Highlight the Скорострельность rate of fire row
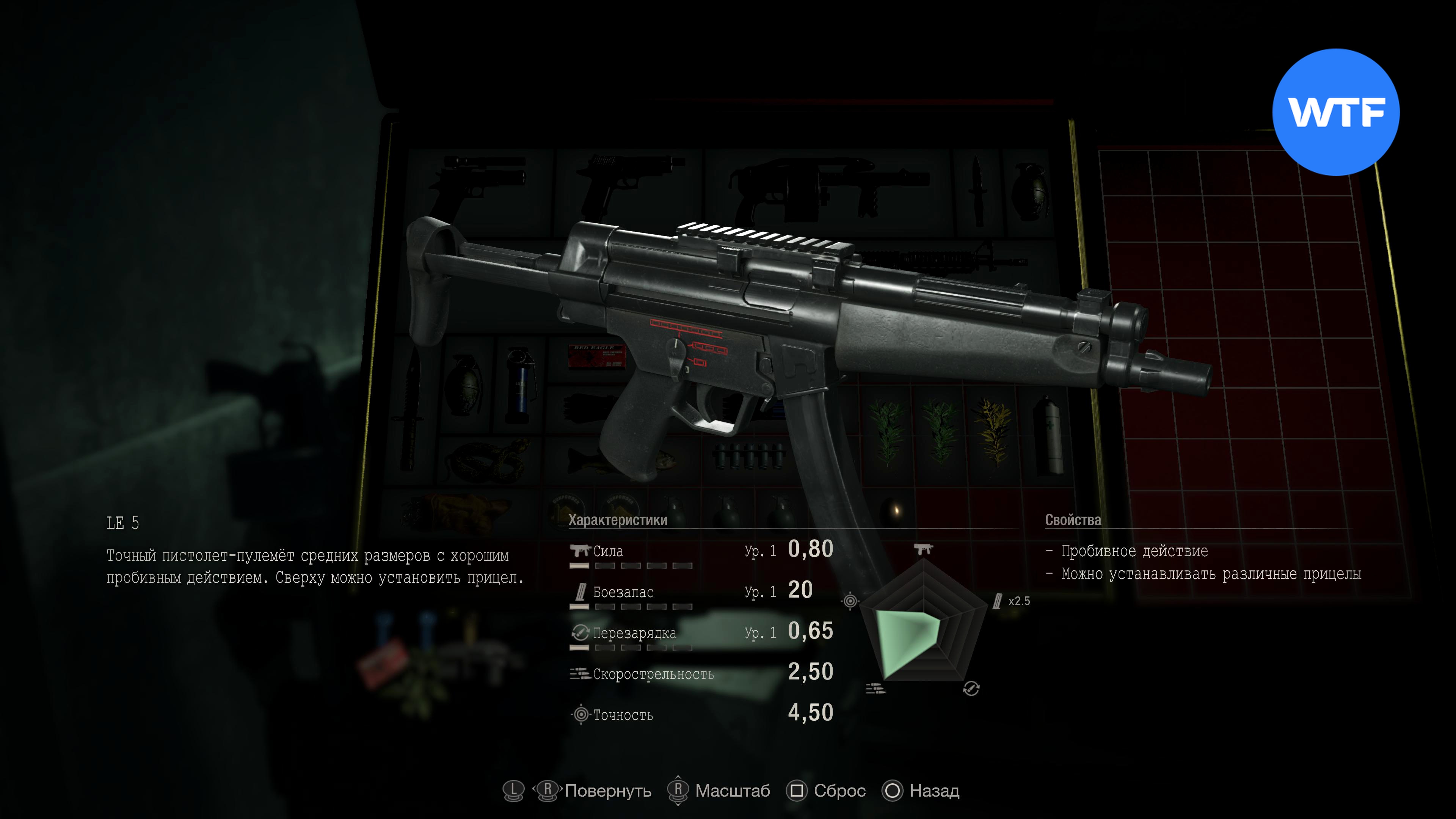 tap(701, 674)
